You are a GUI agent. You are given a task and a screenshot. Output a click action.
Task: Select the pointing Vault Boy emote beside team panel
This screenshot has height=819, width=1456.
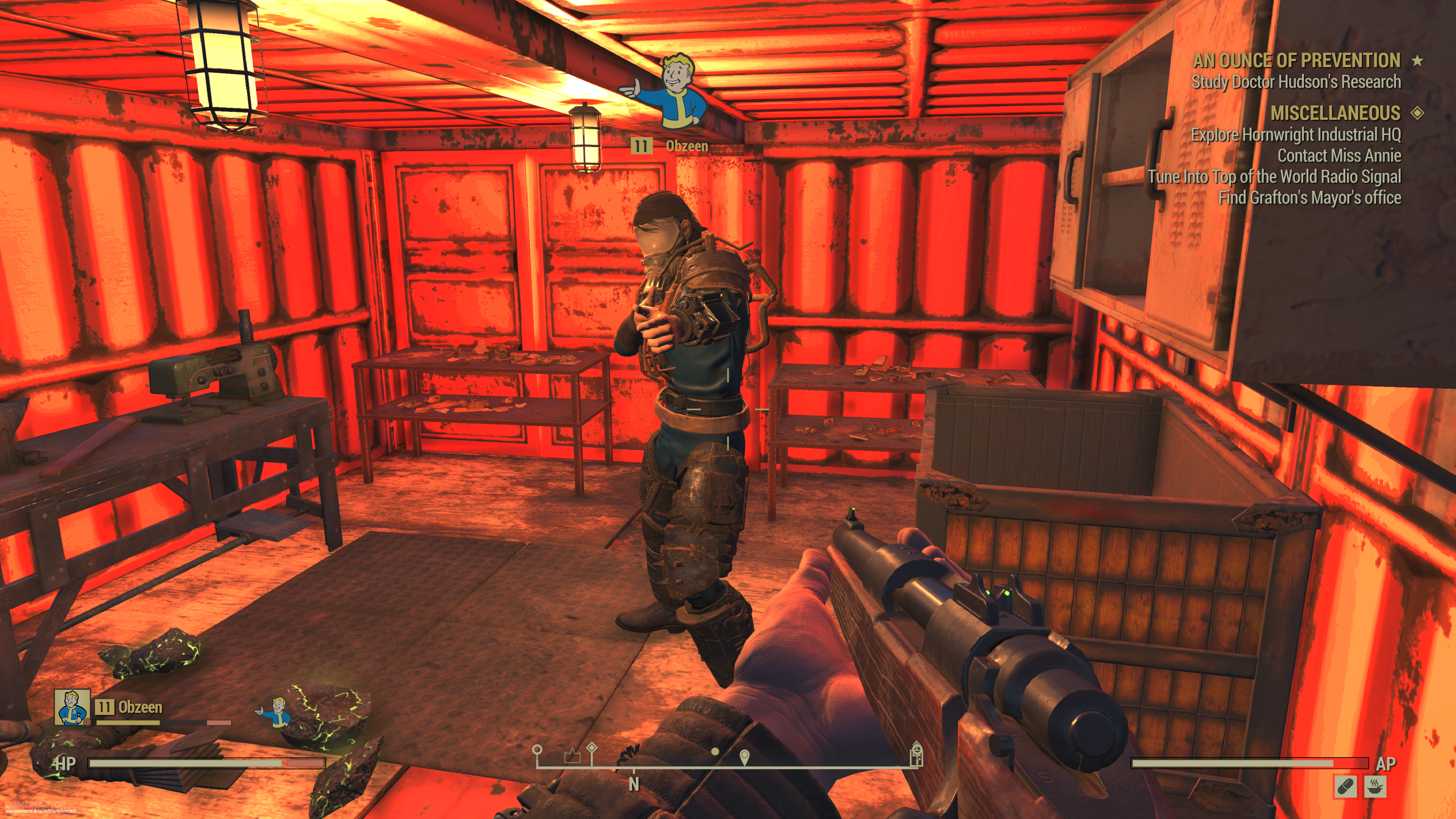275,711
